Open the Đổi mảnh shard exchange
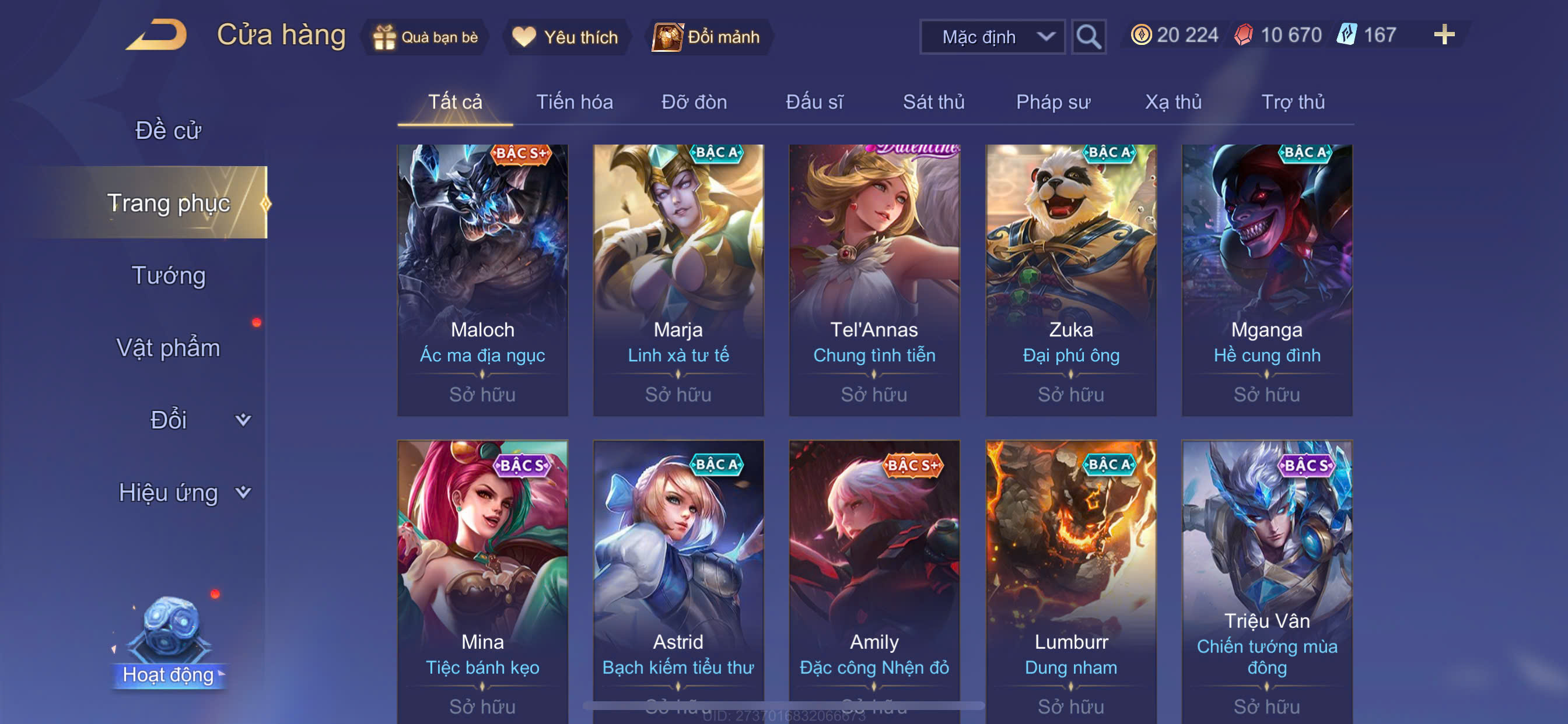The width and height of the screenshot is (1568, 724). [x=708, y=37]
